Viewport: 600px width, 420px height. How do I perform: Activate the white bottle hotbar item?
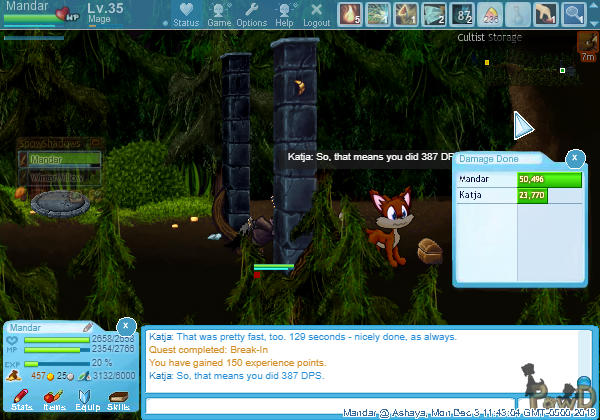tap(518, 14)
